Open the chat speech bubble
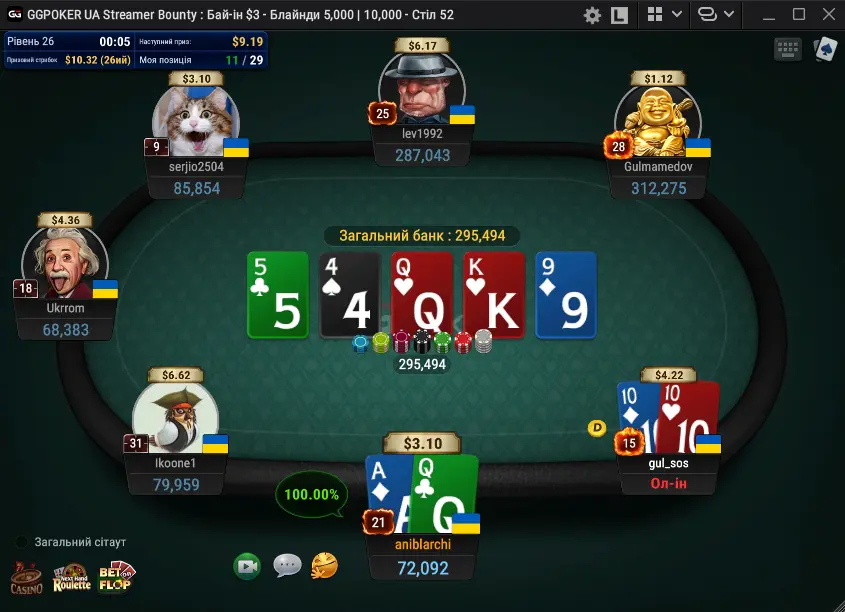Image resolution: width=845 pixels, height=612 pixels. pyautogui.click(x=287, y=566)
